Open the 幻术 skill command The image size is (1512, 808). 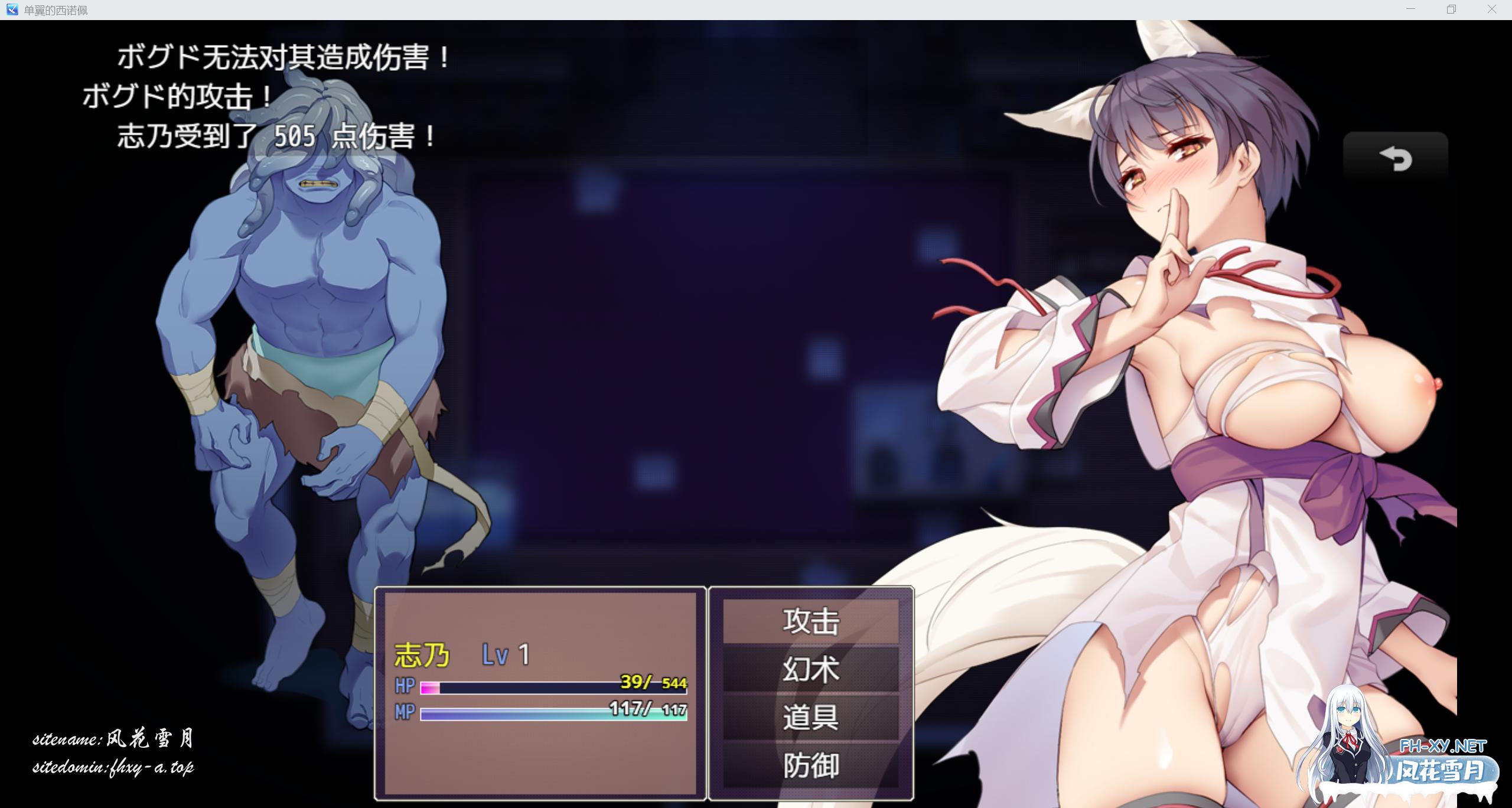click(810, 669)
